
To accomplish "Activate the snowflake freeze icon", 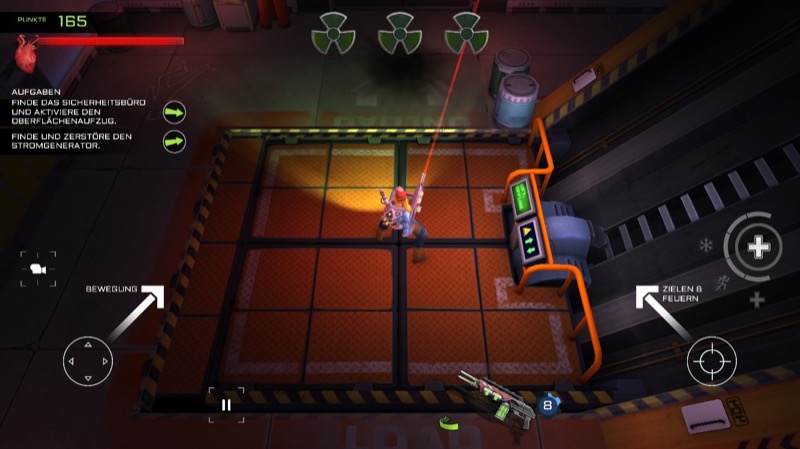I will pos(707,245).
